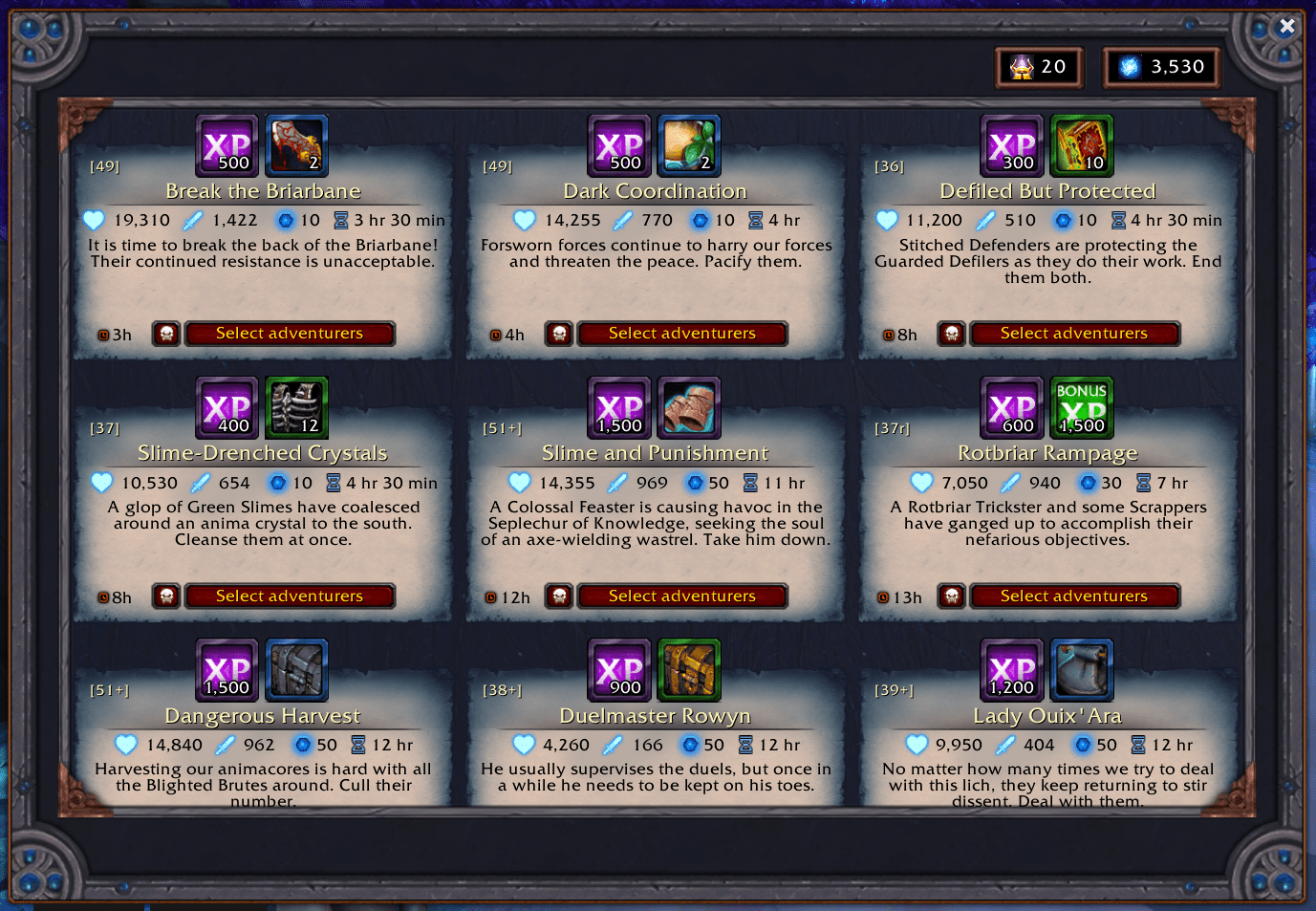Click the boot item reward on Break the Briarbane

pos(296,145)
